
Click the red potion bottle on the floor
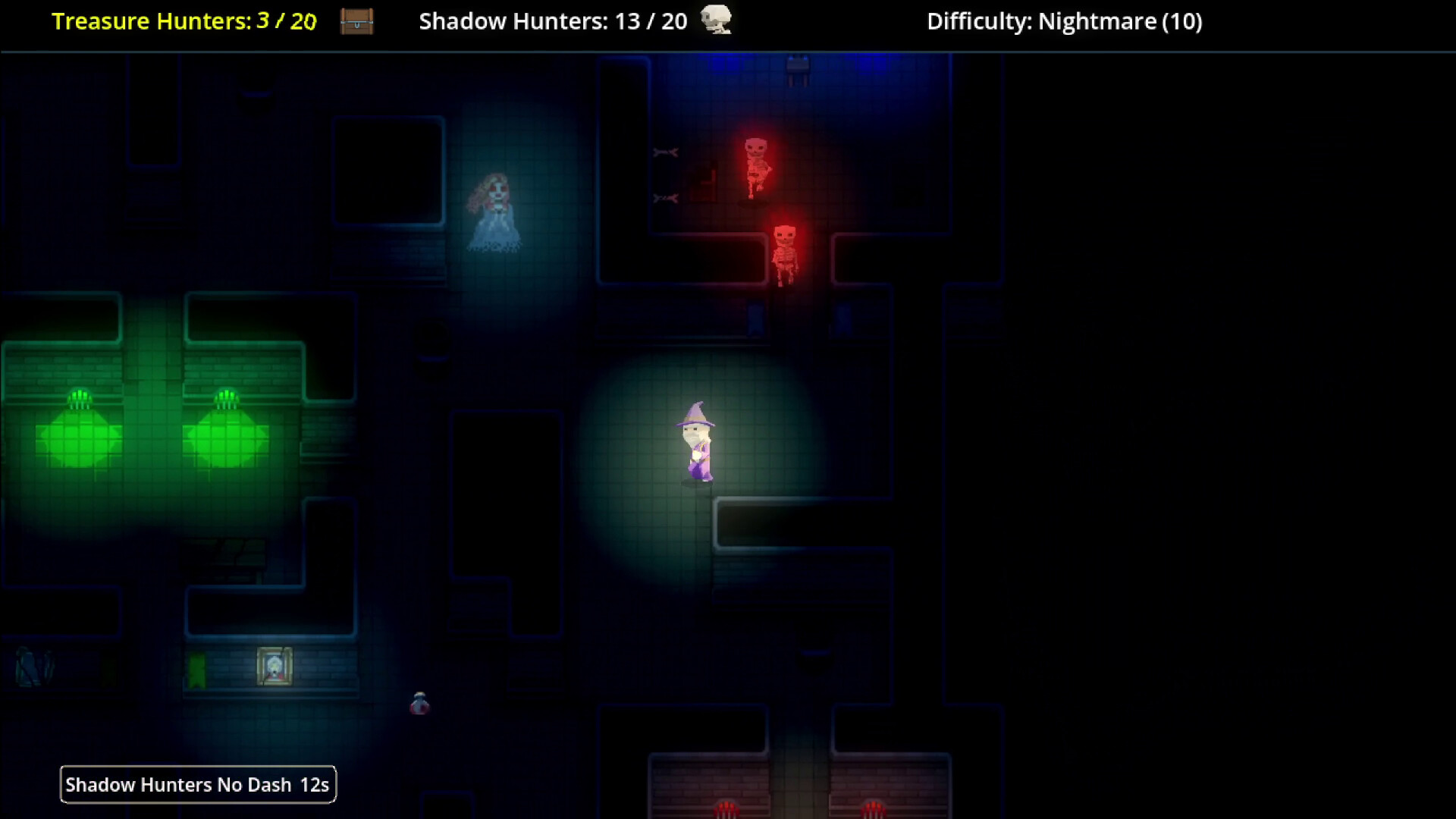pos(420,703)
